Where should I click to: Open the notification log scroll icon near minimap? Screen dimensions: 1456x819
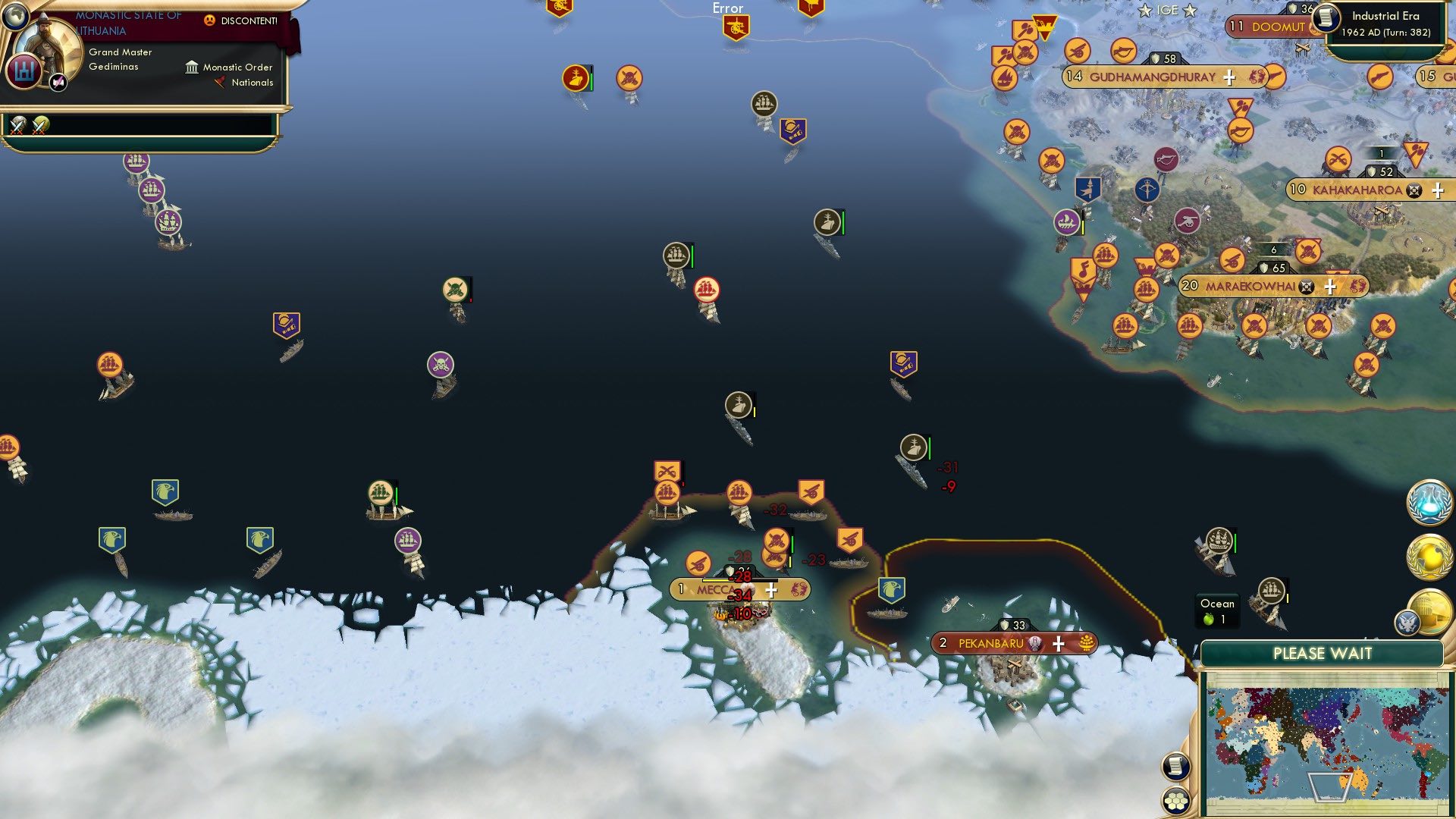click(x=1175, y=767)
